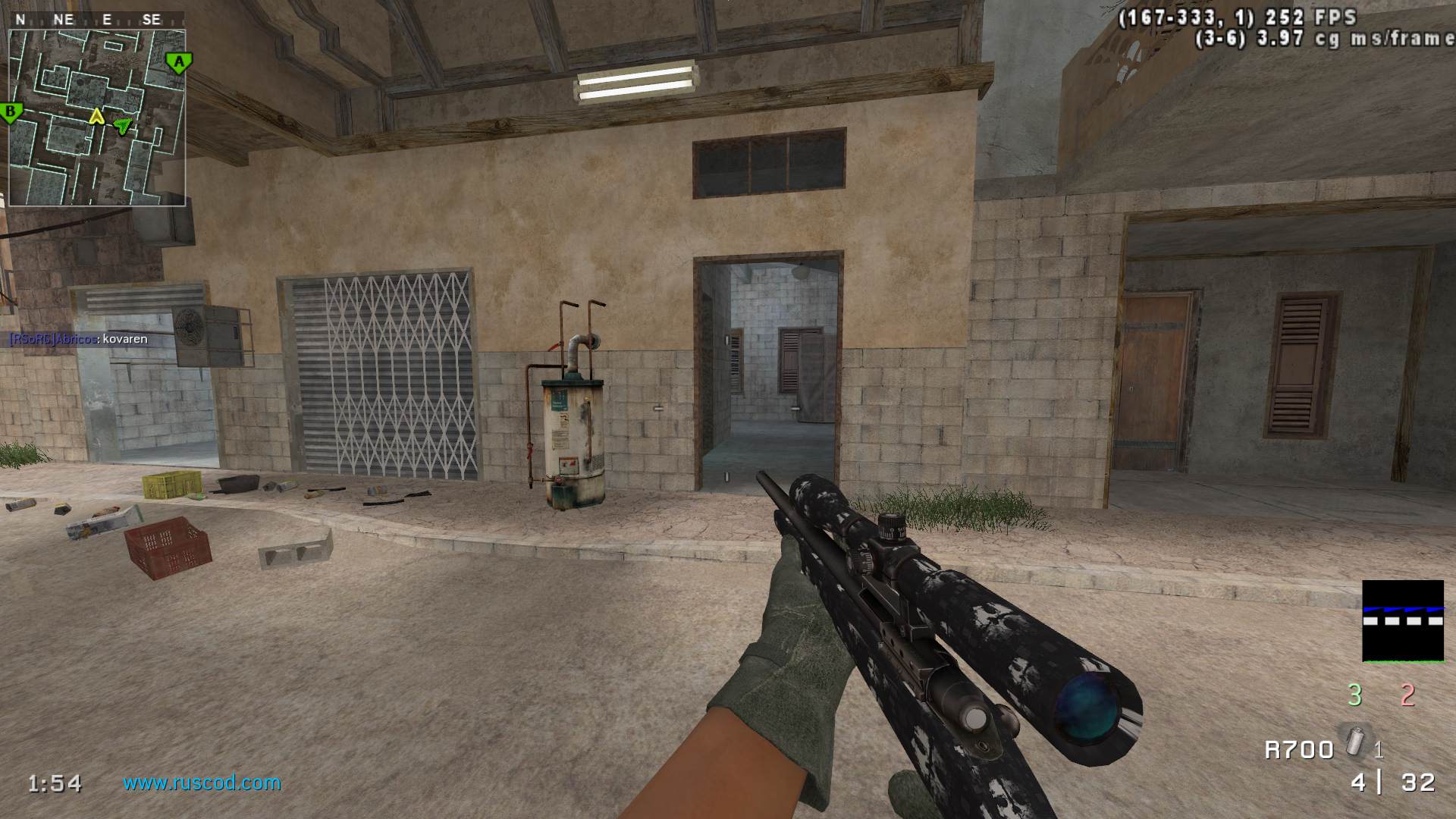This screenshot has height=819, width=1456.
Task: Click the yellow player arrow on the minimap
Action: pos(96,116)
